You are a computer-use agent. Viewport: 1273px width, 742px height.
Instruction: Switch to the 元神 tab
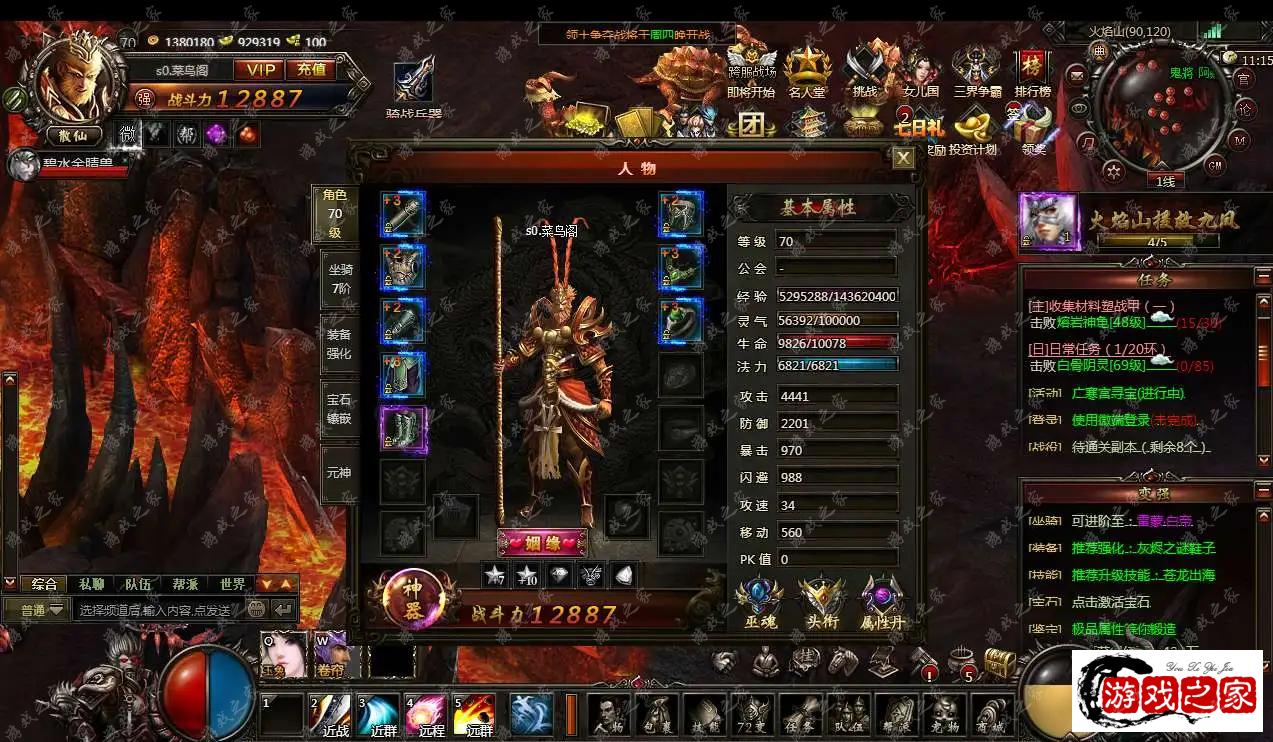[339, 472]
